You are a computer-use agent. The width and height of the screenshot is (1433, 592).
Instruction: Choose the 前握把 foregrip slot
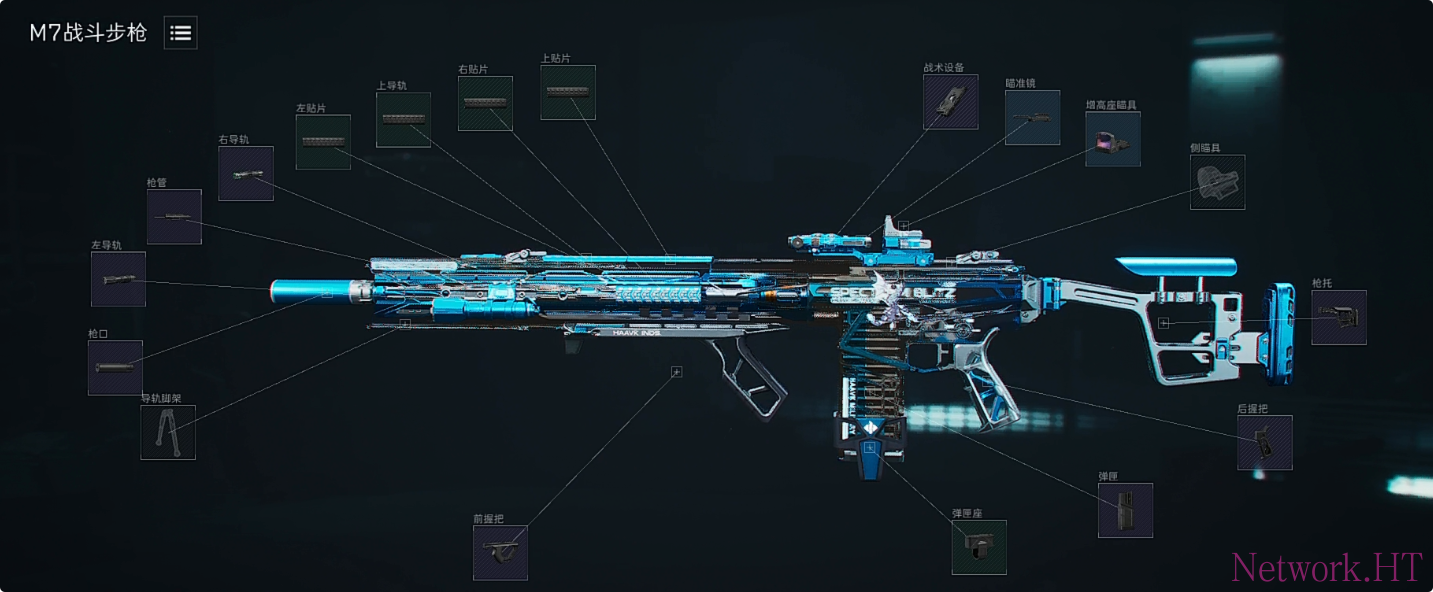(x=500, y=553)
